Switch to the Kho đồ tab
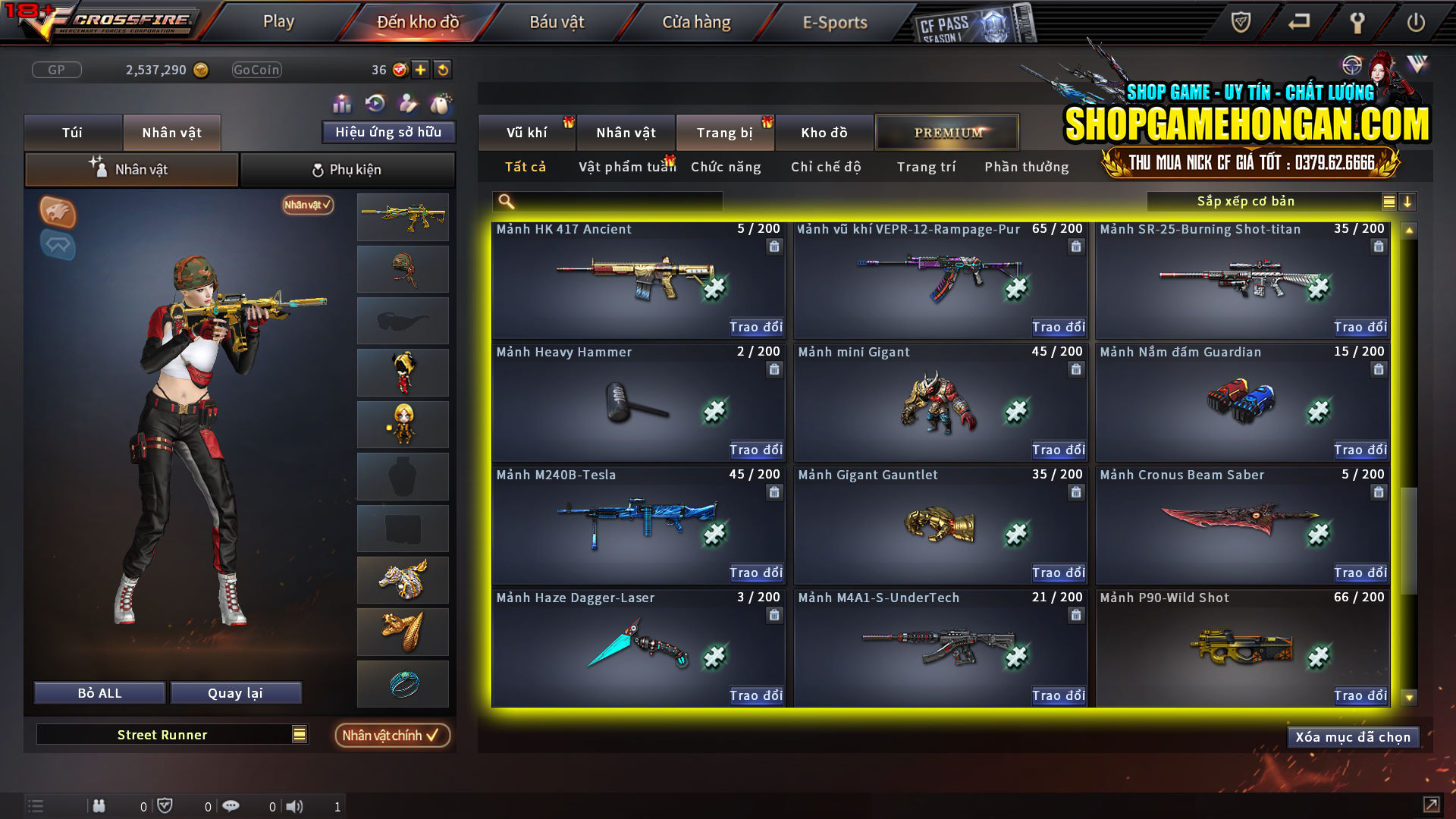The width and height of the screenshot is (1456, 819). coord(824,132)
